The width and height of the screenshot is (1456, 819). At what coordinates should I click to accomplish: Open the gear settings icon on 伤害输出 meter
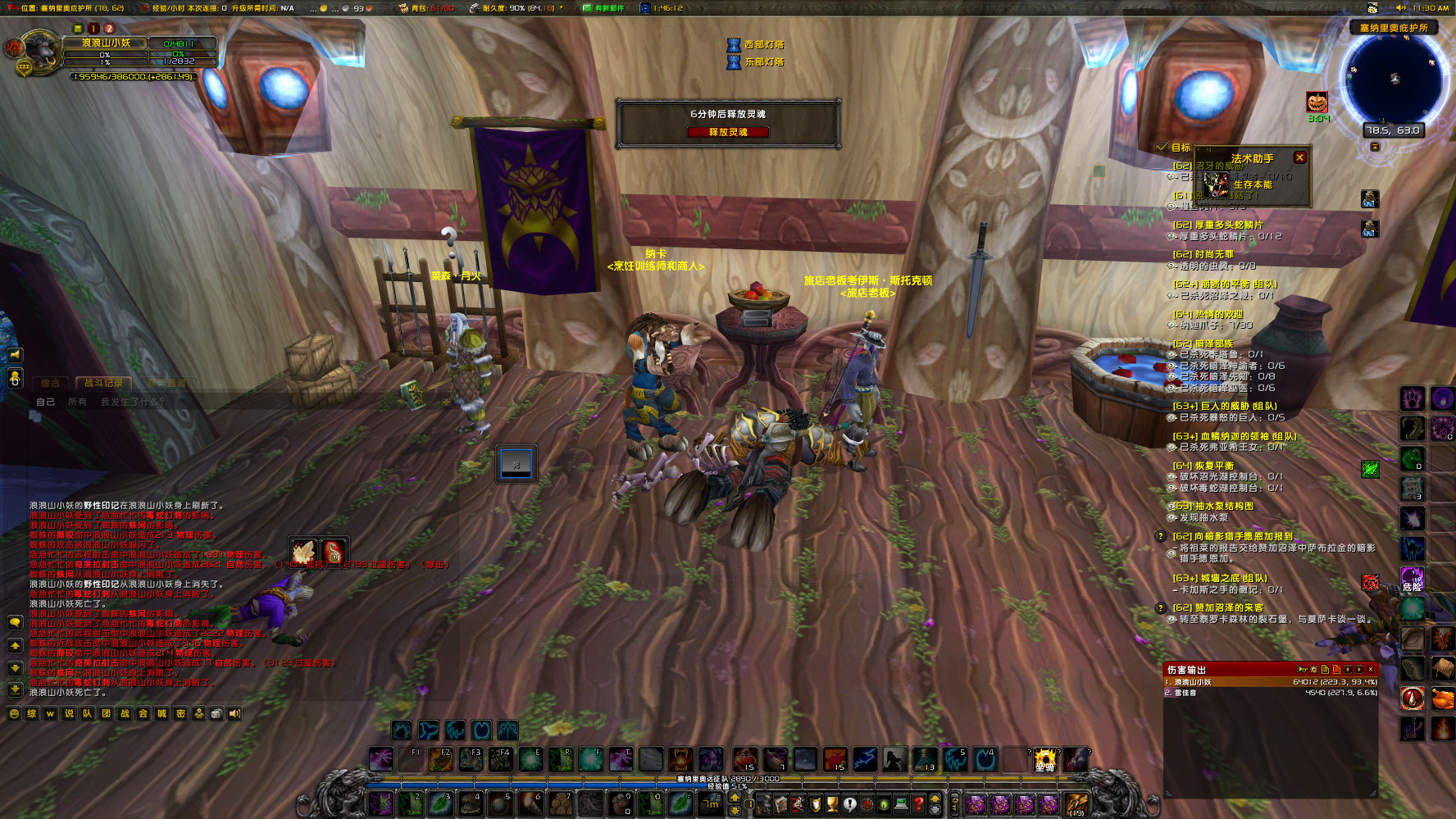point(1314,669)
